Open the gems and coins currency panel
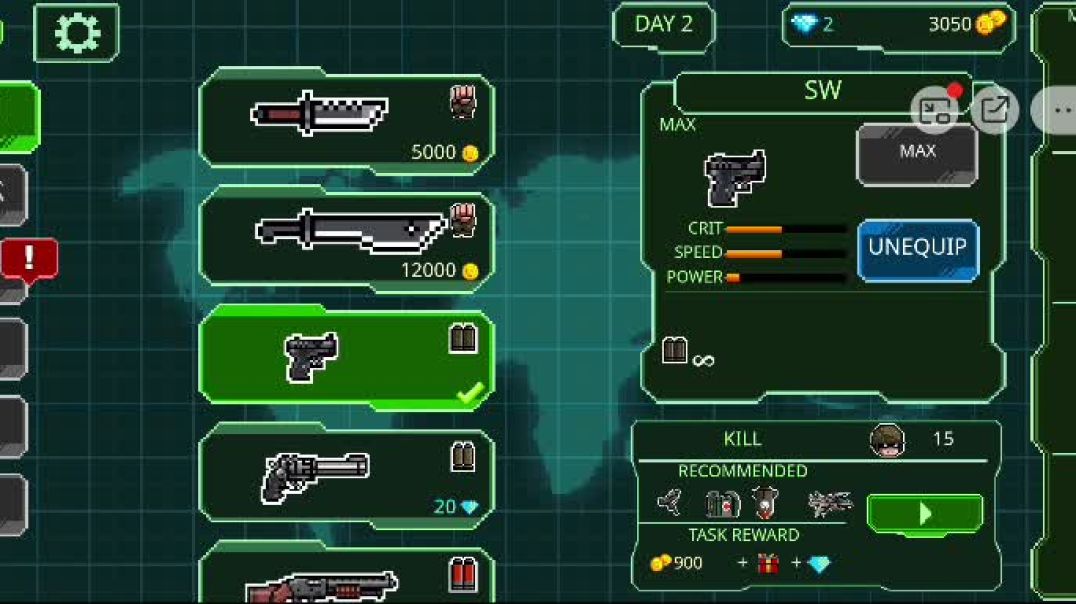 point(897,25)
